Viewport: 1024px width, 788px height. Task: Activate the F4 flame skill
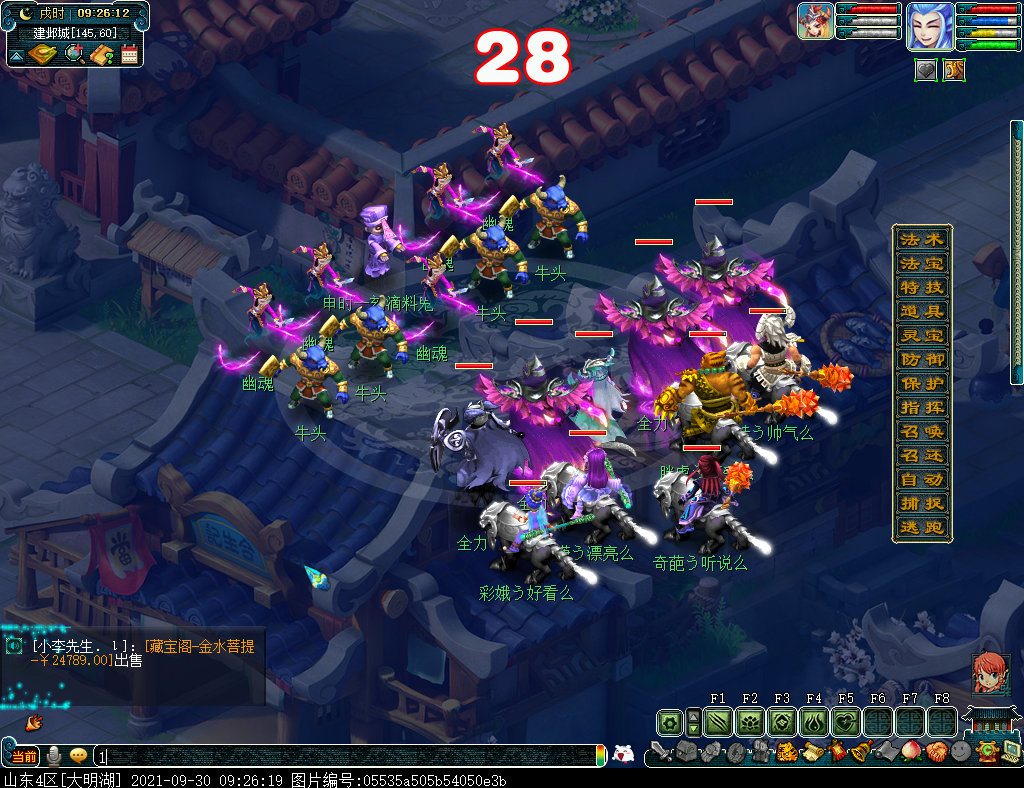814,722
